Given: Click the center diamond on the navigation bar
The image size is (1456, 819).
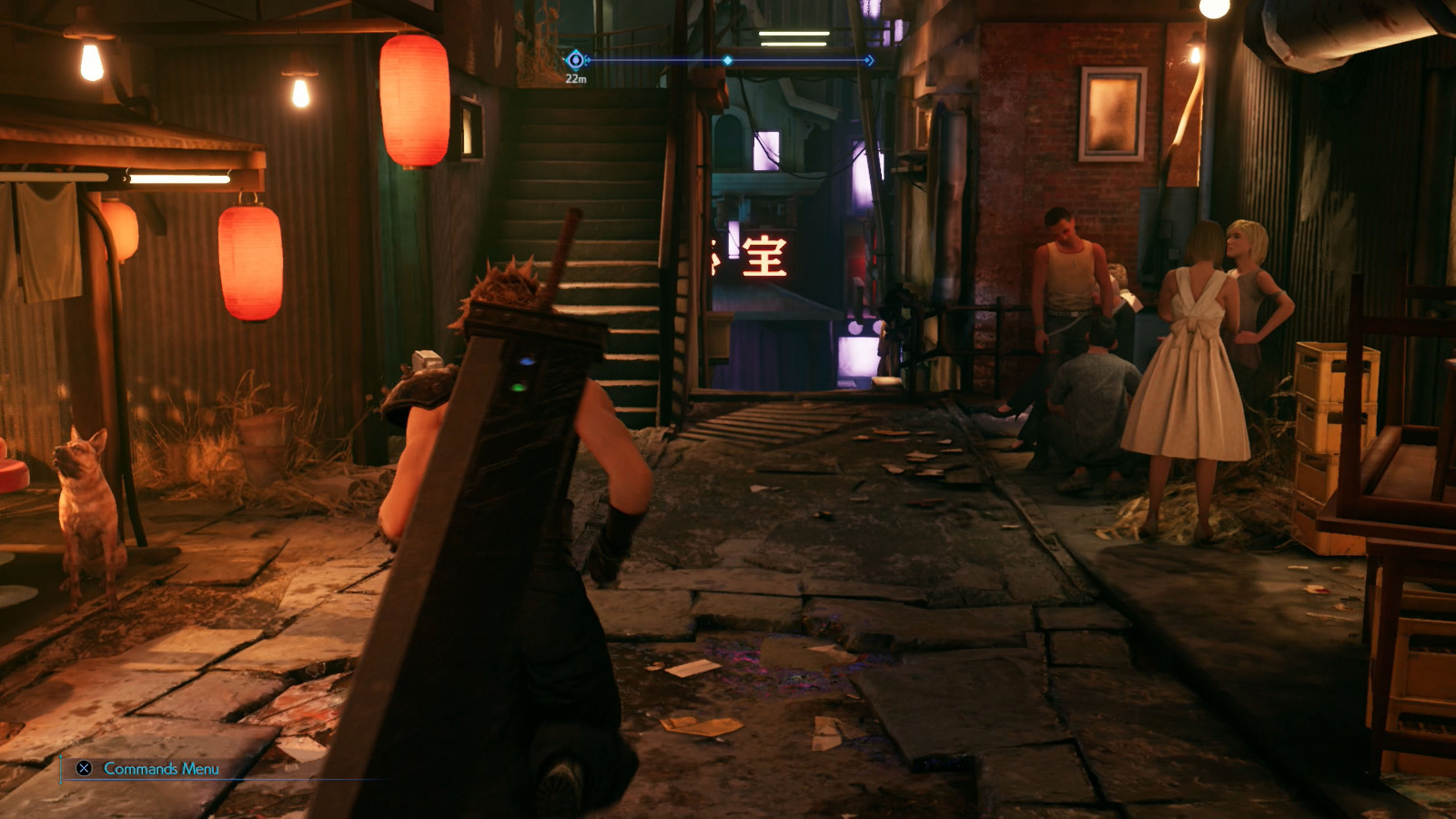Looking at the screenshot, I should coord(726,60).
